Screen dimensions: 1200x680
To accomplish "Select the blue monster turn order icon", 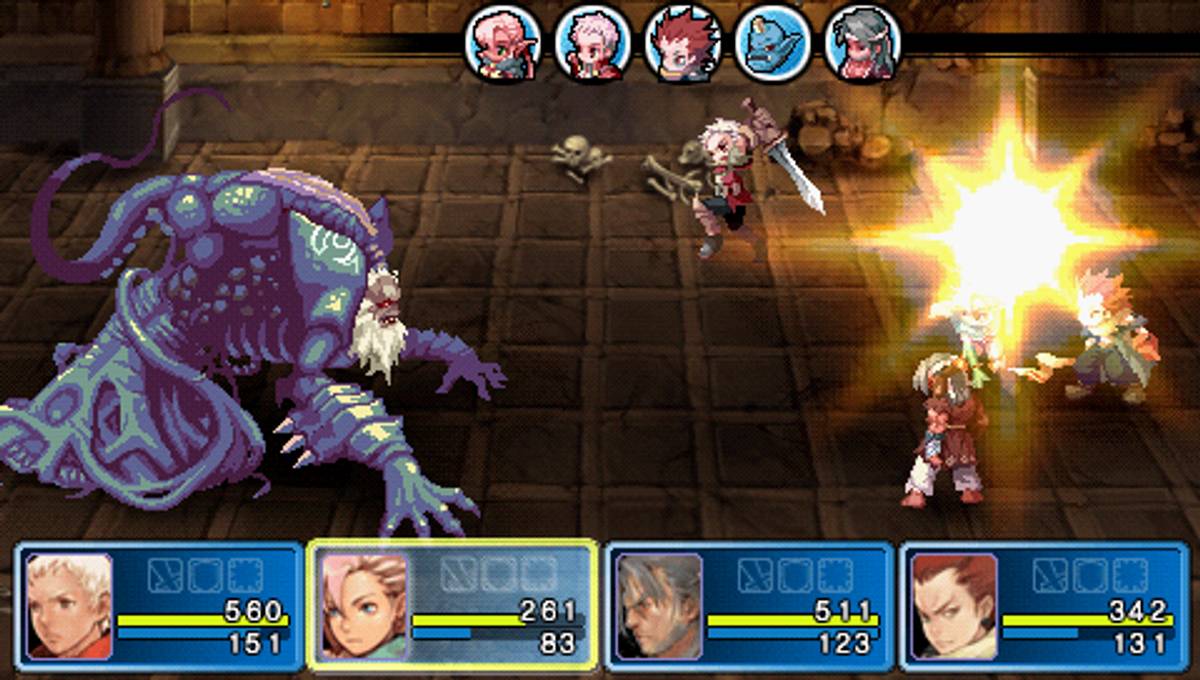I will click(x=772, y=45).
